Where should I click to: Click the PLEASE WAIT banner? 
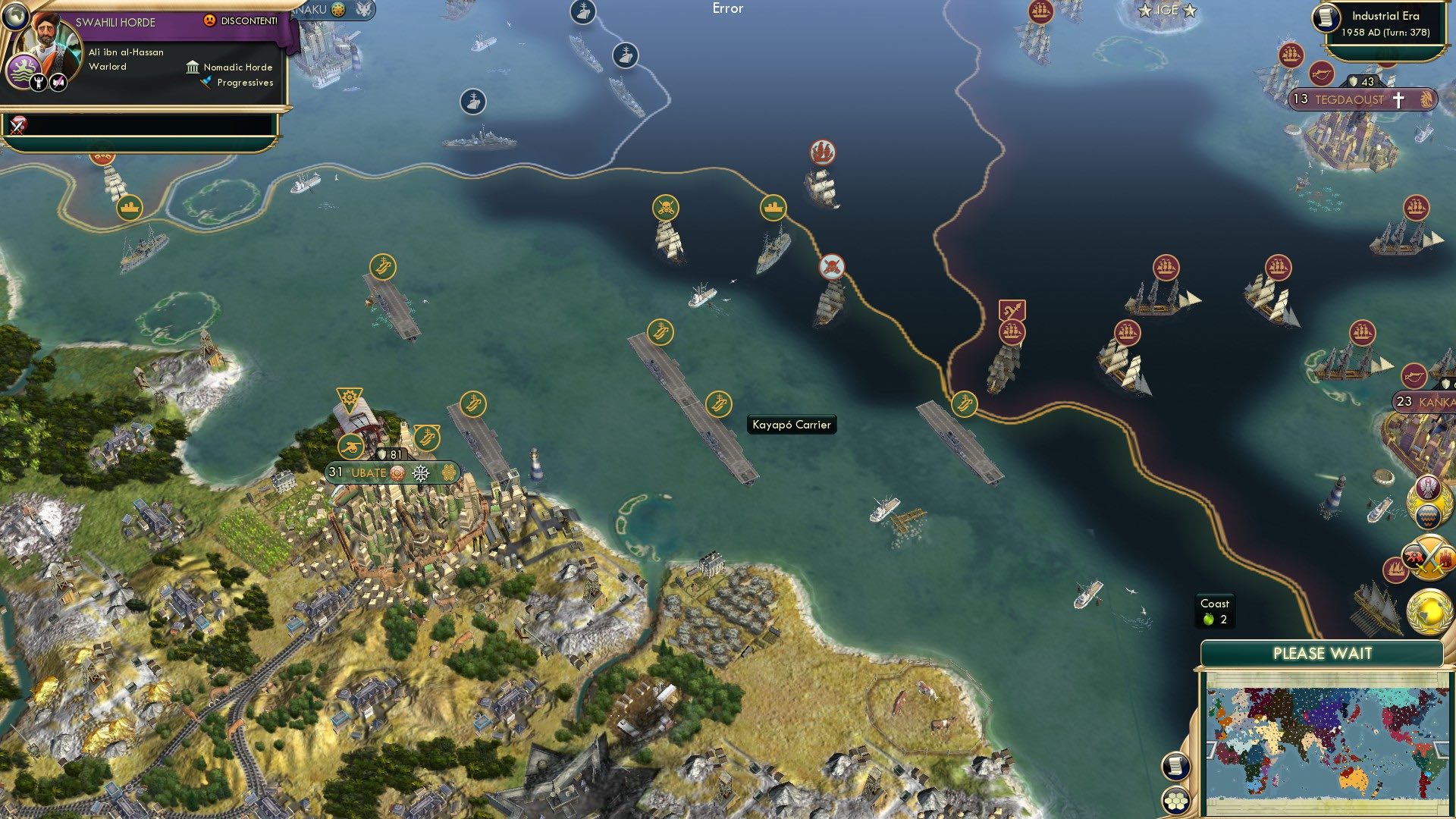point(1323,653)
